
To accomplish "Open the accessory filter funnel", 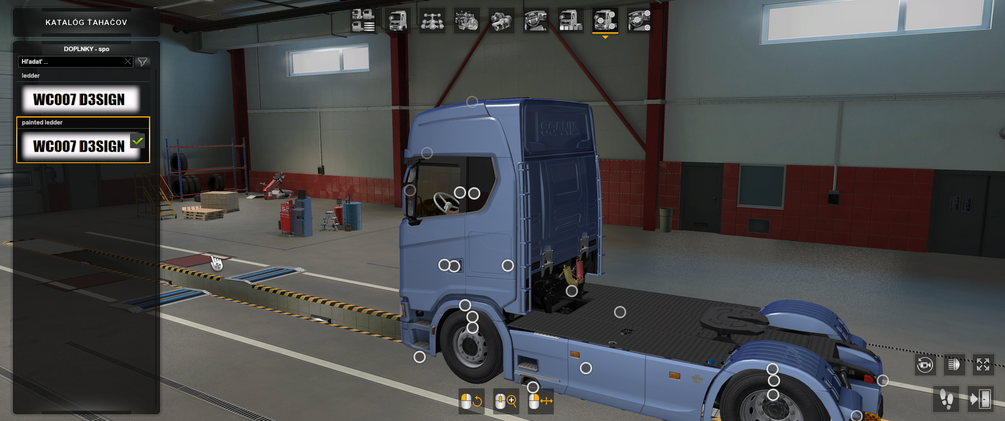I will click(x=143, y=62).
